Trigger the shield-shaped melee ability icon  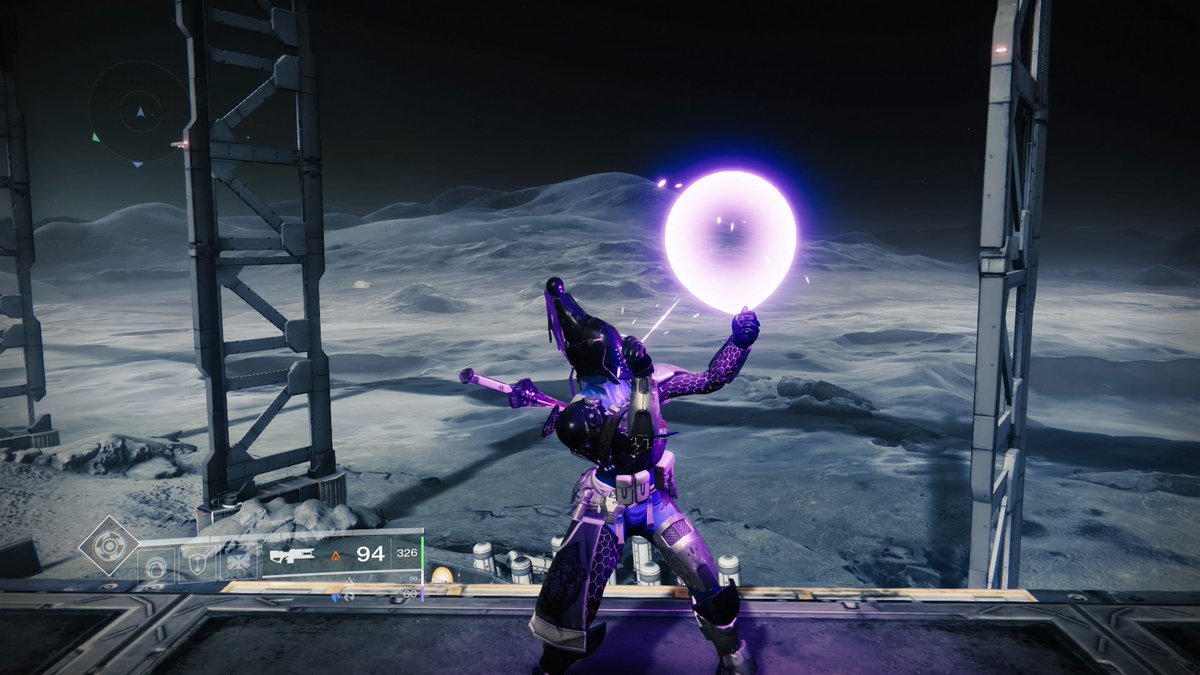[x=197, y=567]
